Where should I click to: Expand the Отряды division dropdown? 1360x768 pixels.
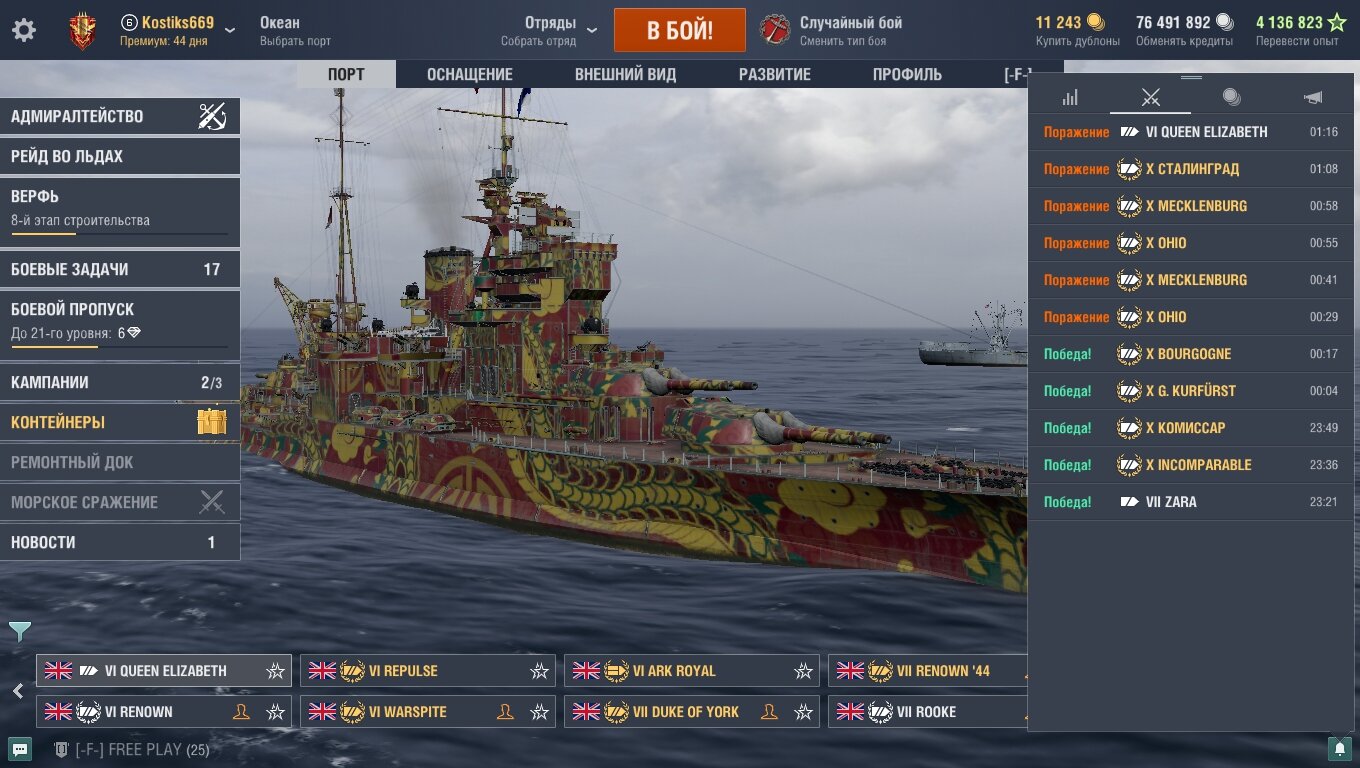point(550,30)
